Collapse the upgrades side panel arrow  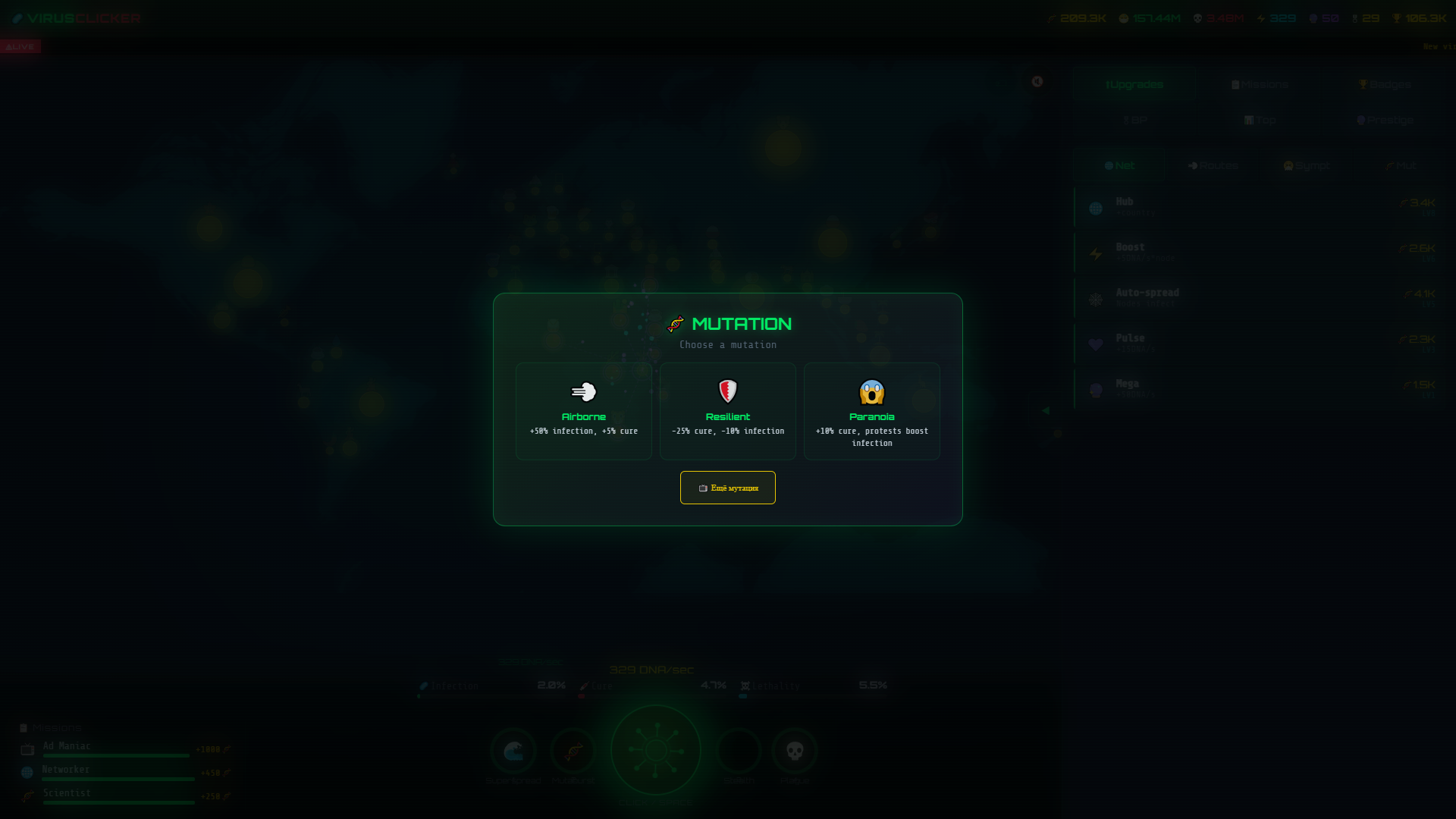tap(1046, 409)
